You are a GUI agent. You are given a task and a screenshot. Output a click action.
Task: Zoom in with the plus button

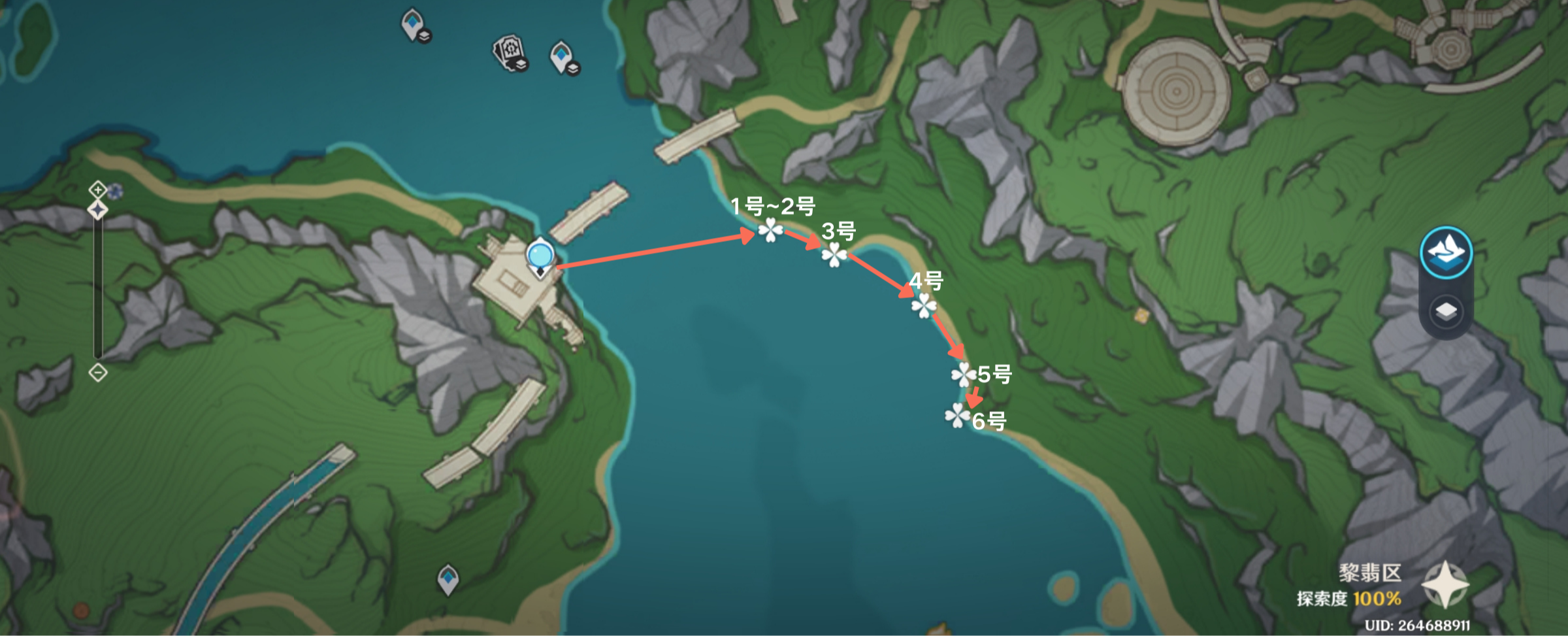pyautogui.click(x=97, y=190)
